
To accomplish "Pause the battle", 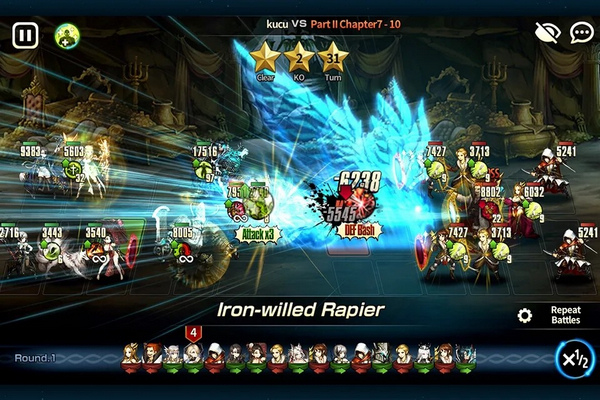I will [x=25, y=35].
